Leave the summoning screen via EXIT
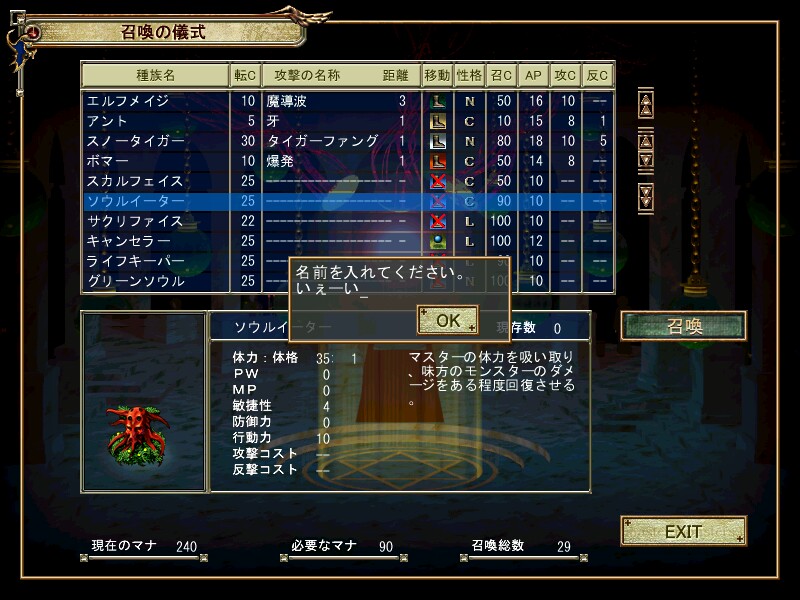800x600 pixels. (x=684, y=531)
